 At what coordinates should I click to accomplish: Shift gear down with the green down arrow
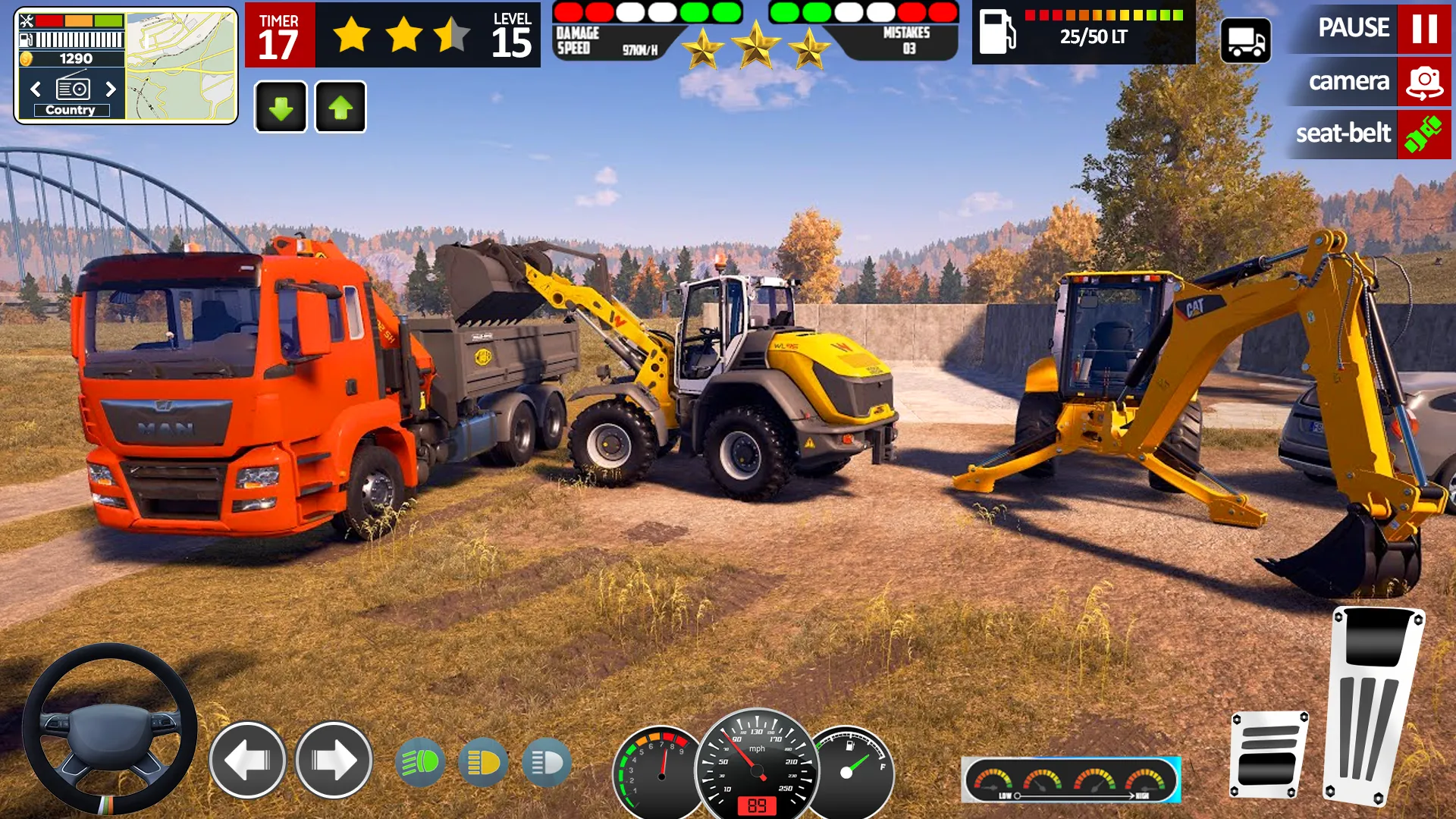(281, 106)
